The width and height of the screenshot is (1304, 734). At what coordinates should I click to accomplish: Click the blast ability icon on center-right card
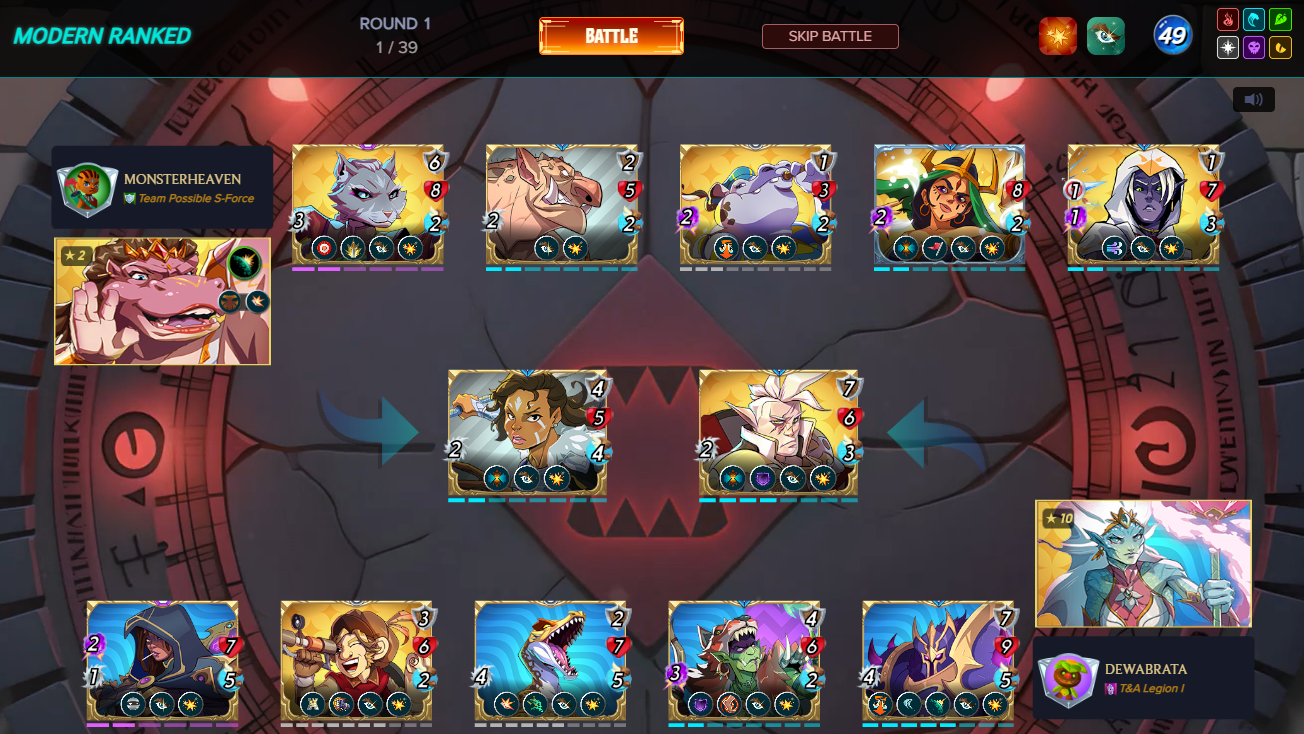pyautogui.click(x=823, y=477)
